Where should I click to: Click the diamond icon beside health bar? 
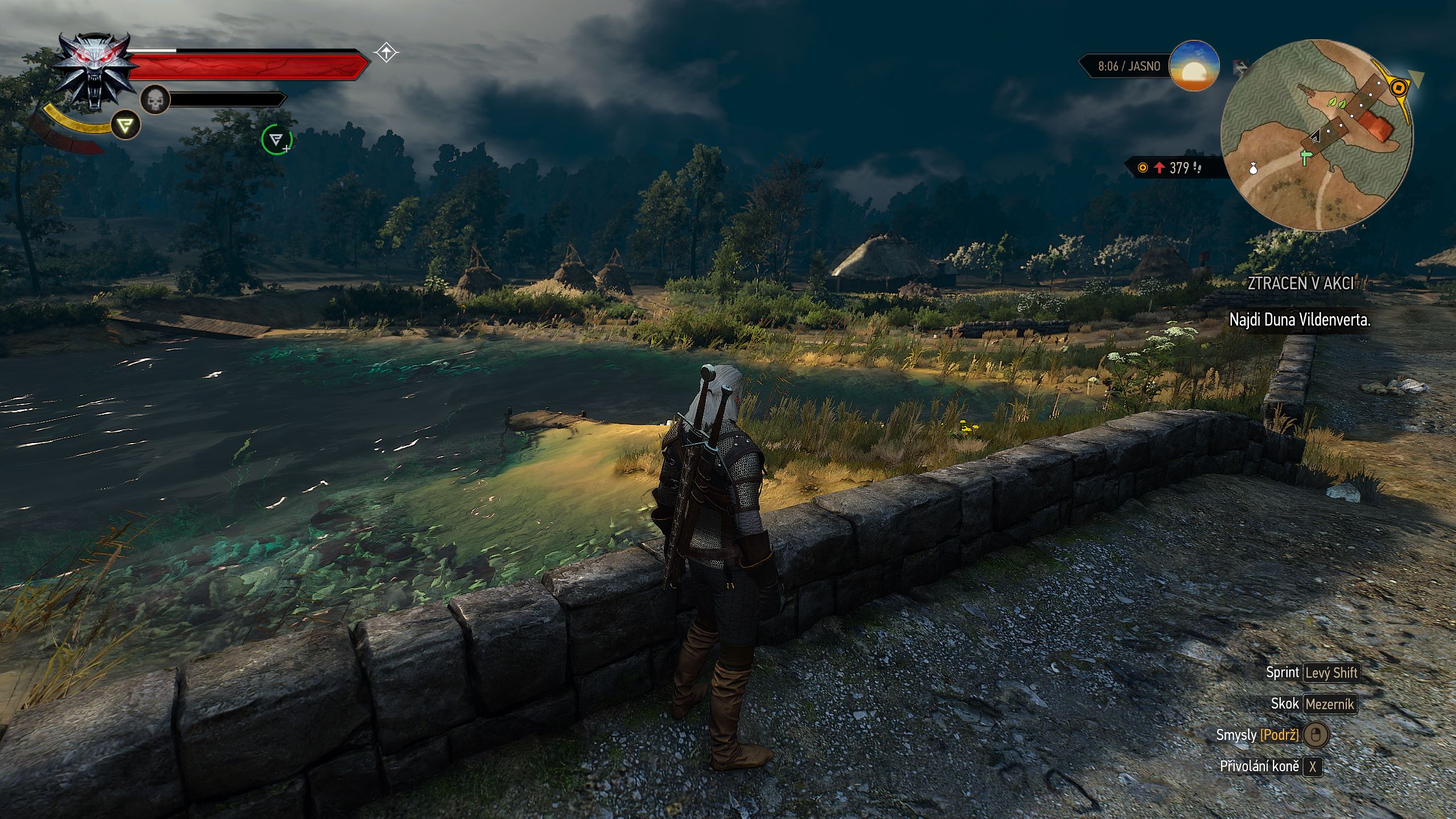pyautogui.click(x=386, y=53)
